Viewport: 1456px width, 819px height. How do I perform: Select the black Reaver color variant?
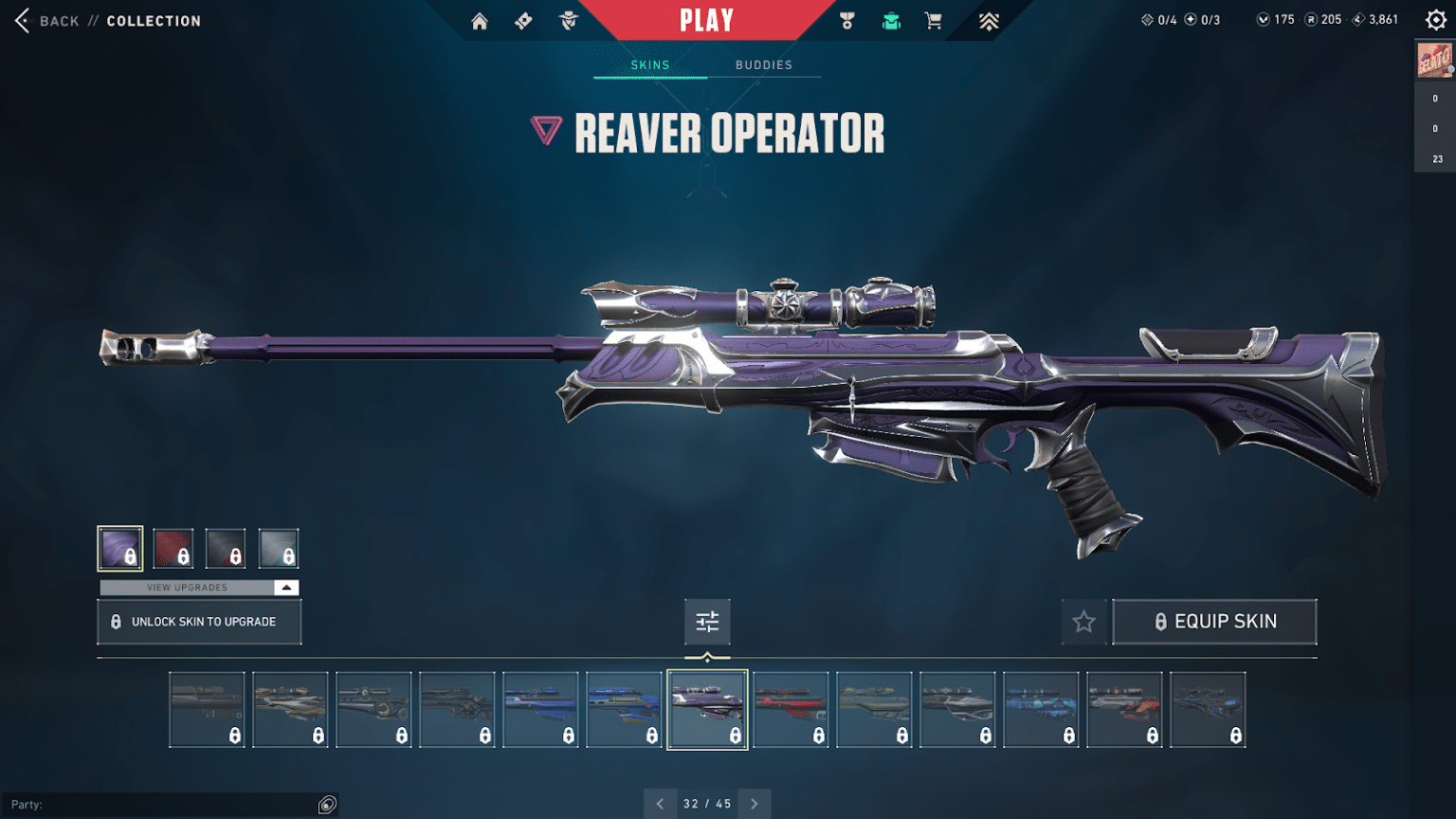click(226, 548)
